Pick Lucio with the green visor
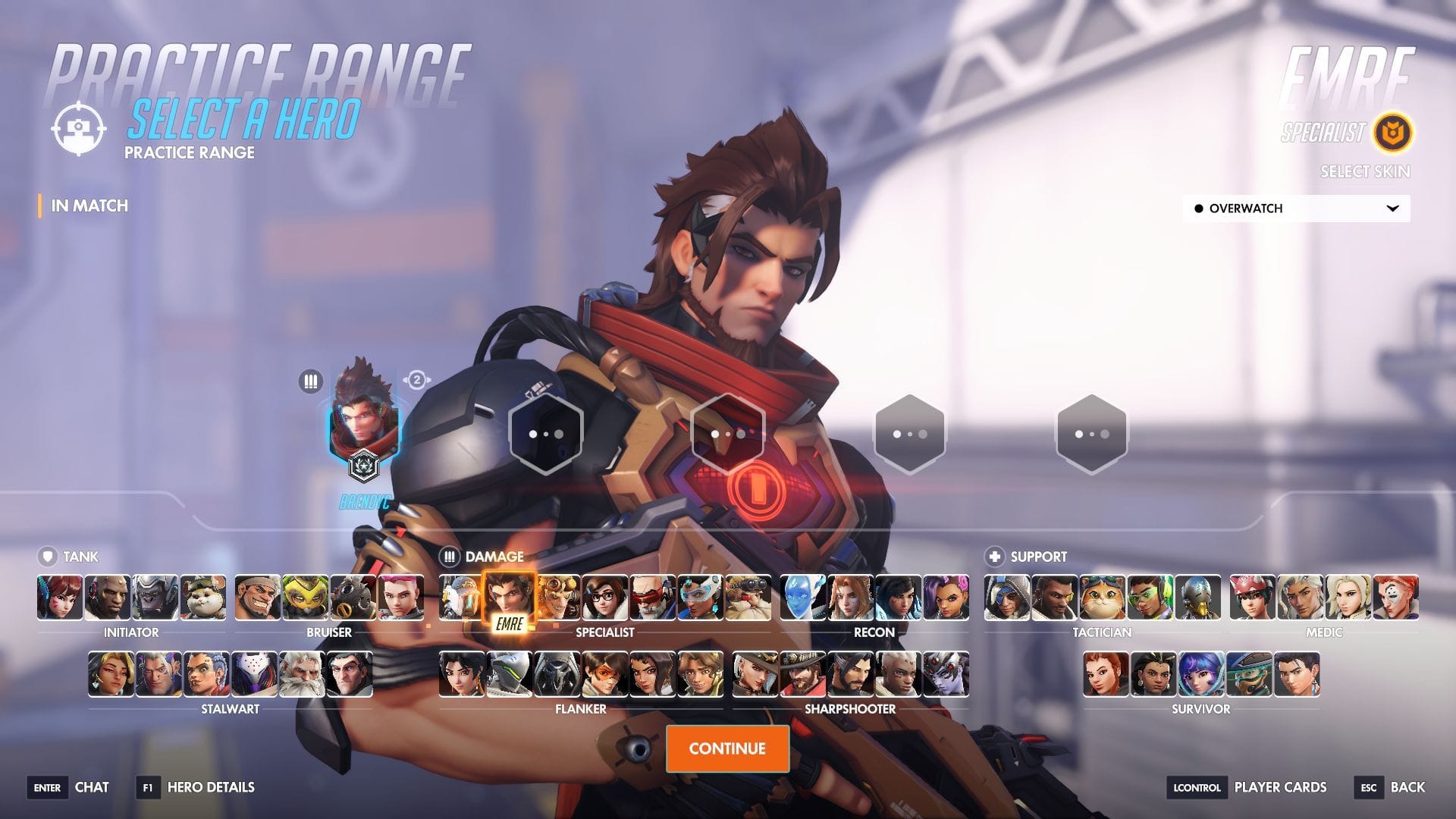Viewport: 1456px width, 819px height. pos(1150,598)
